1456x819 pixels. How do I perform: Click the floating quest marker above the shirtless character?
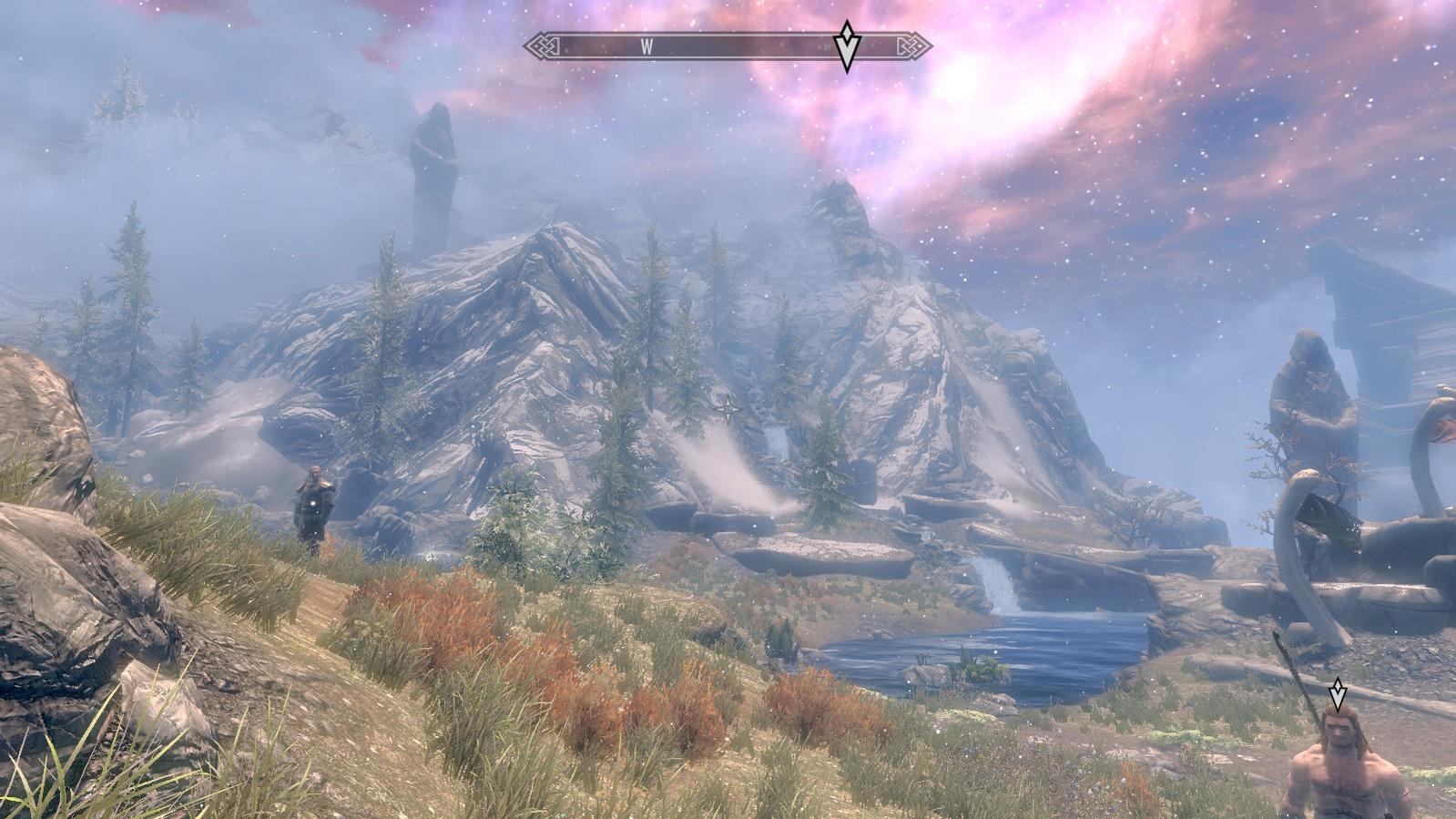tap(1337, 694)
